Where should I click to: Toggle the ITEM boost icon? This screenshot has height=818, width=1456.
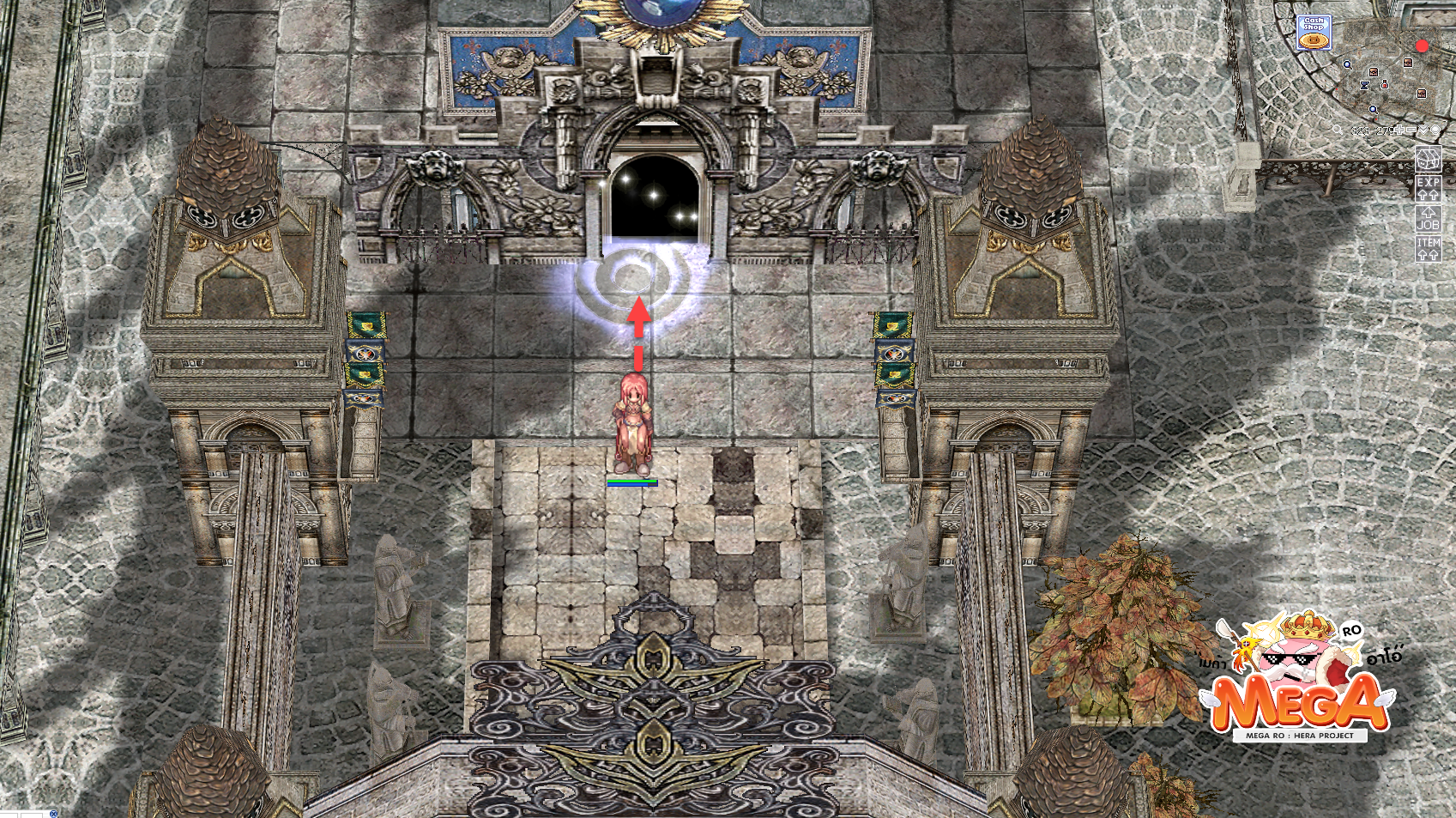point(1428,248)
